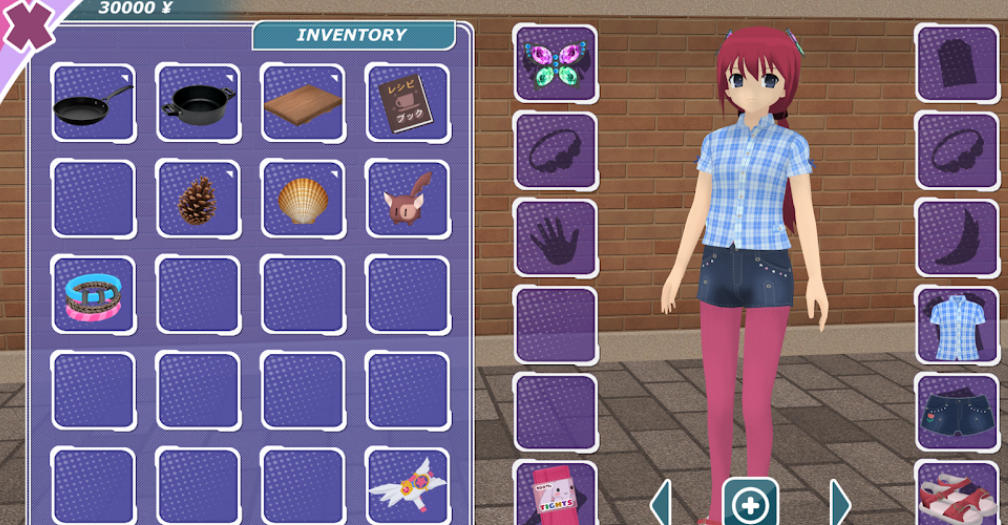Click the plus button below the character
This screenshot has width=1008, height=525.
(750, 501)
